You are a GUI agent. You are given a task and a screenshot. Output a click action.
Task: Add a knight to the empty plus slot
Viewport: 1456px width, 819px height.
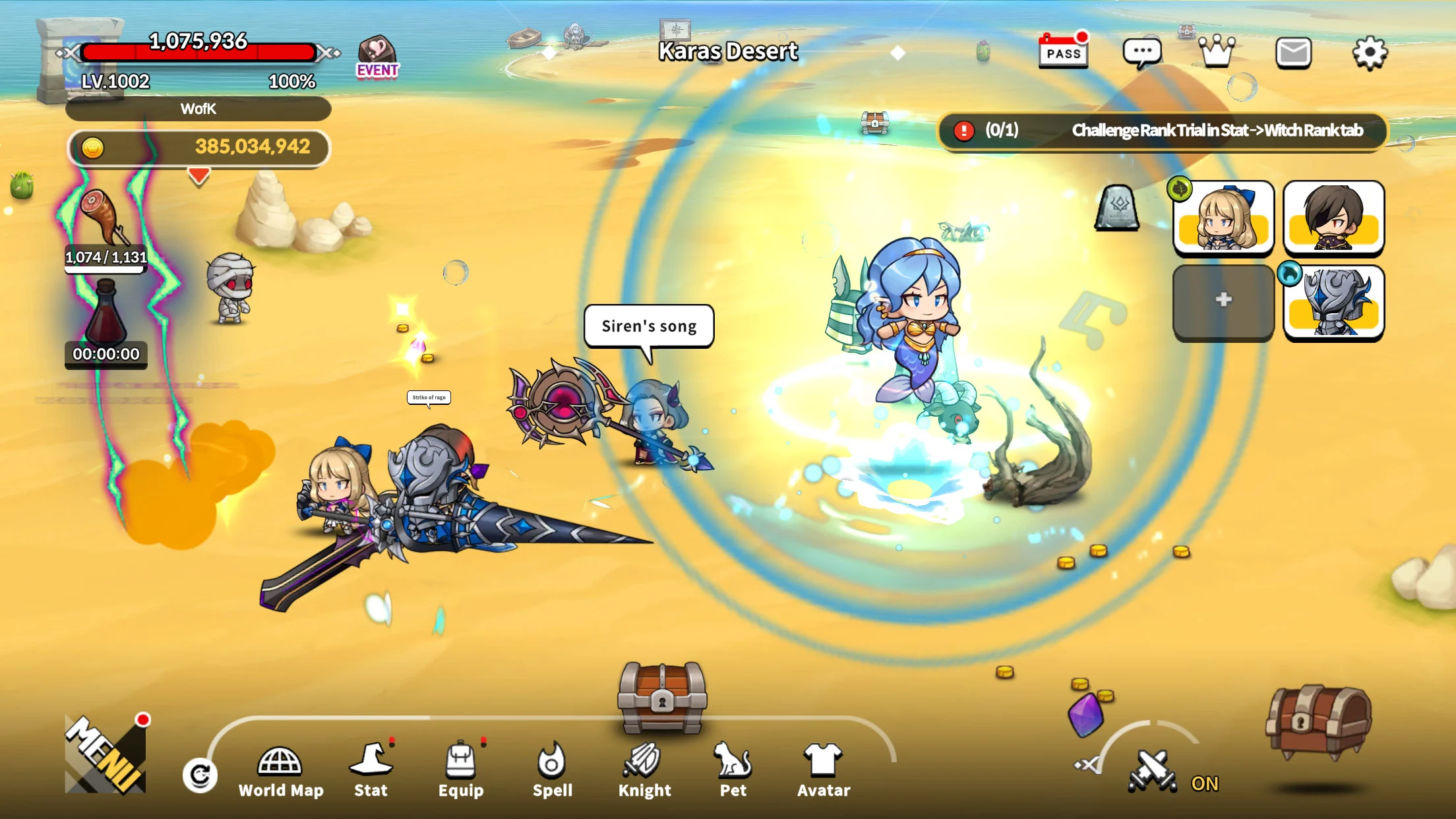pyautogui.click(x=1223, y=301)
